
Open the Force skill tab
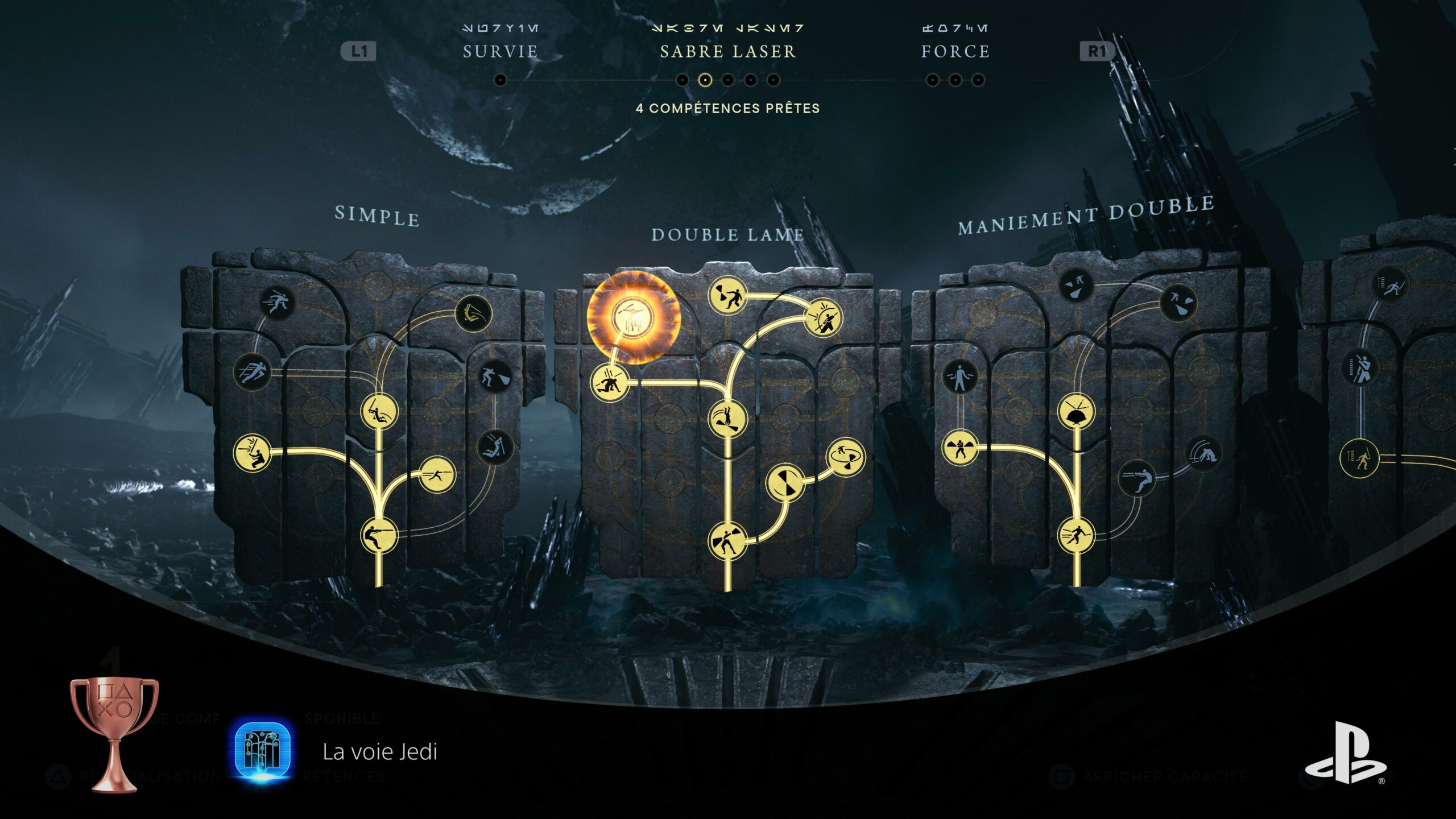(955, 52)
